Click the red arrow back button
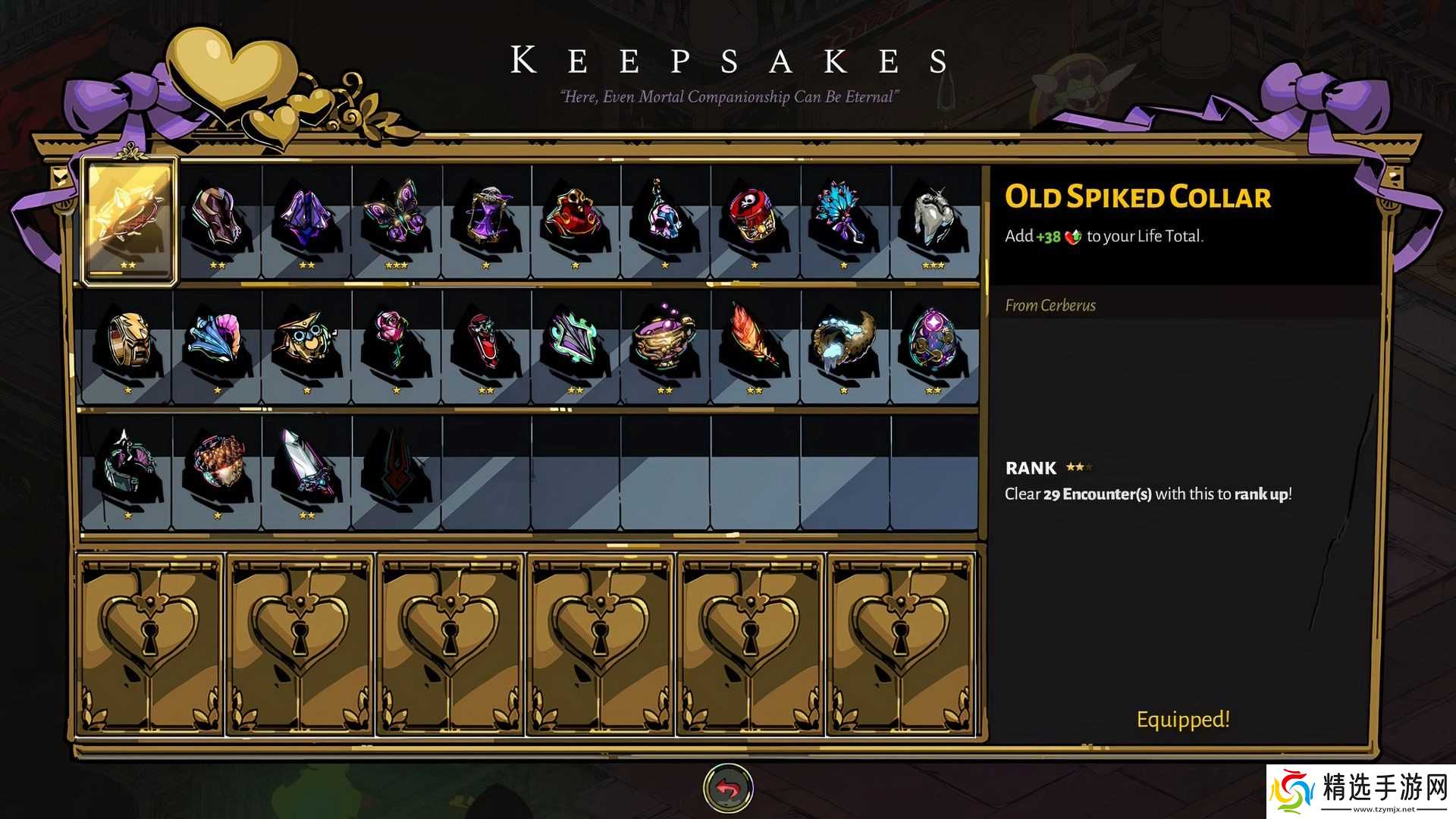Screen dimensions: 1456x819 (x=728, y=789)
